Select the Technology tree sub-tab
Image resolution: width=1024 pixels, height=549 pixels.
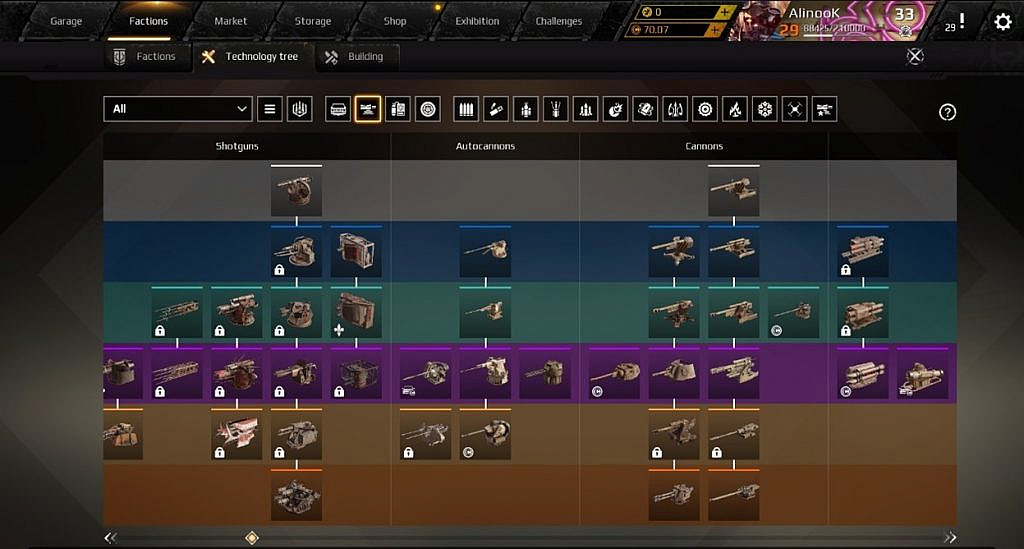251,57
